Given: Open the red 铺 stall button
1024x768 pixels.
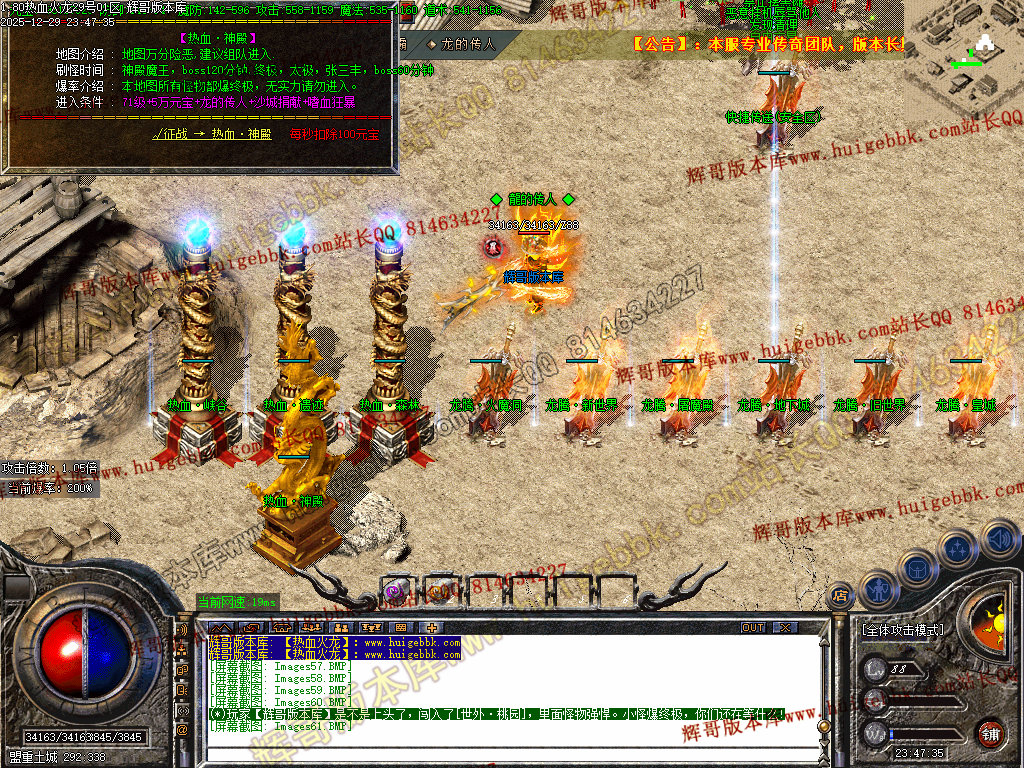Looking at the screenshot, I should pyautogui.click(x=990, y=733).
